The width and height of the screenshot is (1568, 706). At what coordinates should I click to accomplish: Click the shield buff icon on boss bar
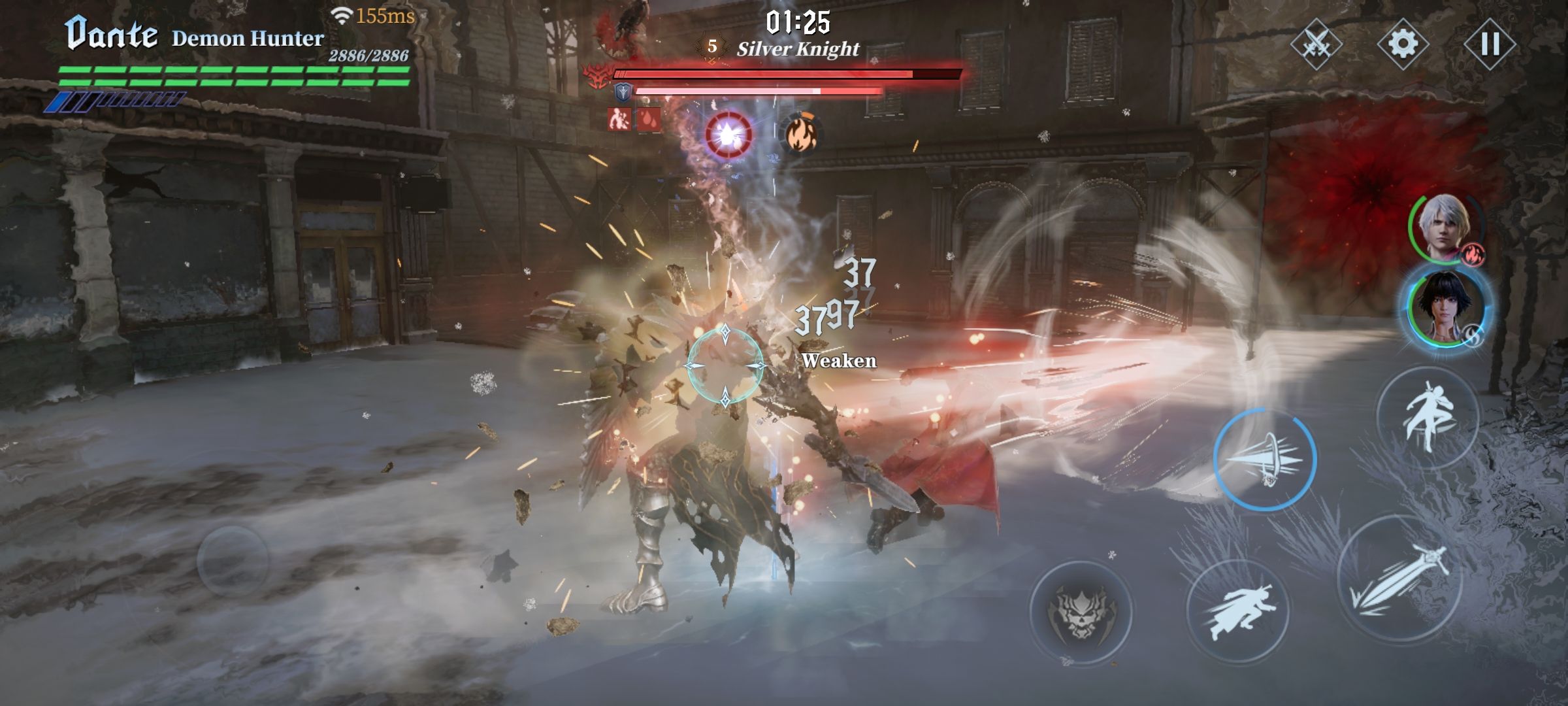[623, 91]
